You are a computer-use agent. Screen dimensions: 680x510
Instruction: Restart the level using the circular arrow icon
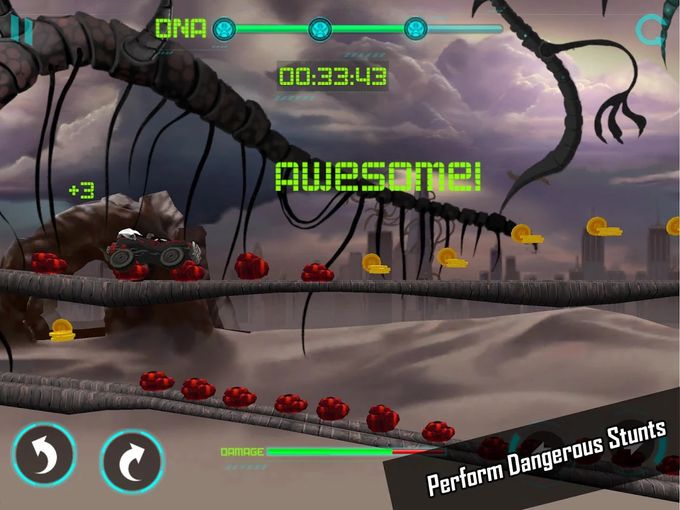pyautogui.click(x=655, y=30)
